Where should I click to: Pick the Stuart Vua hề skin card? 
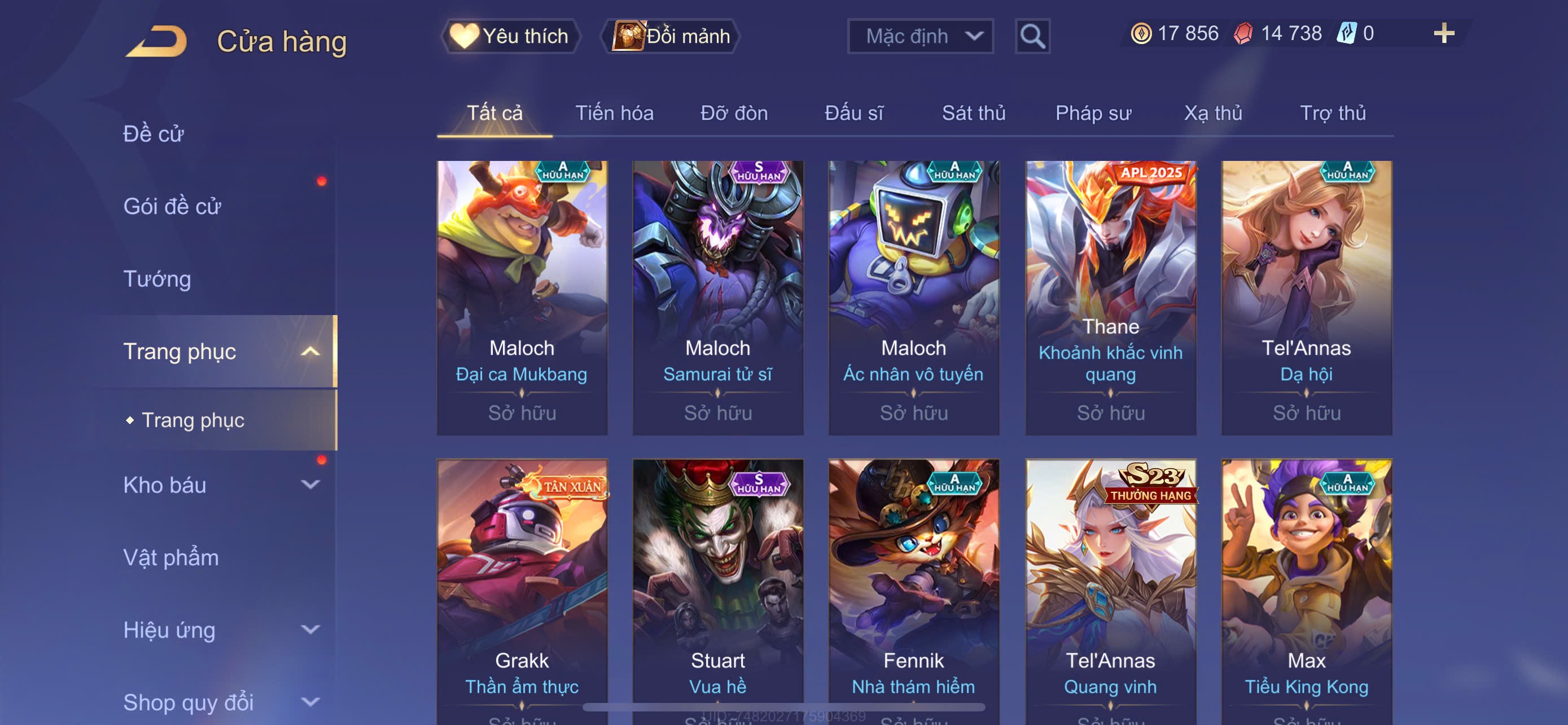(717, 584)
